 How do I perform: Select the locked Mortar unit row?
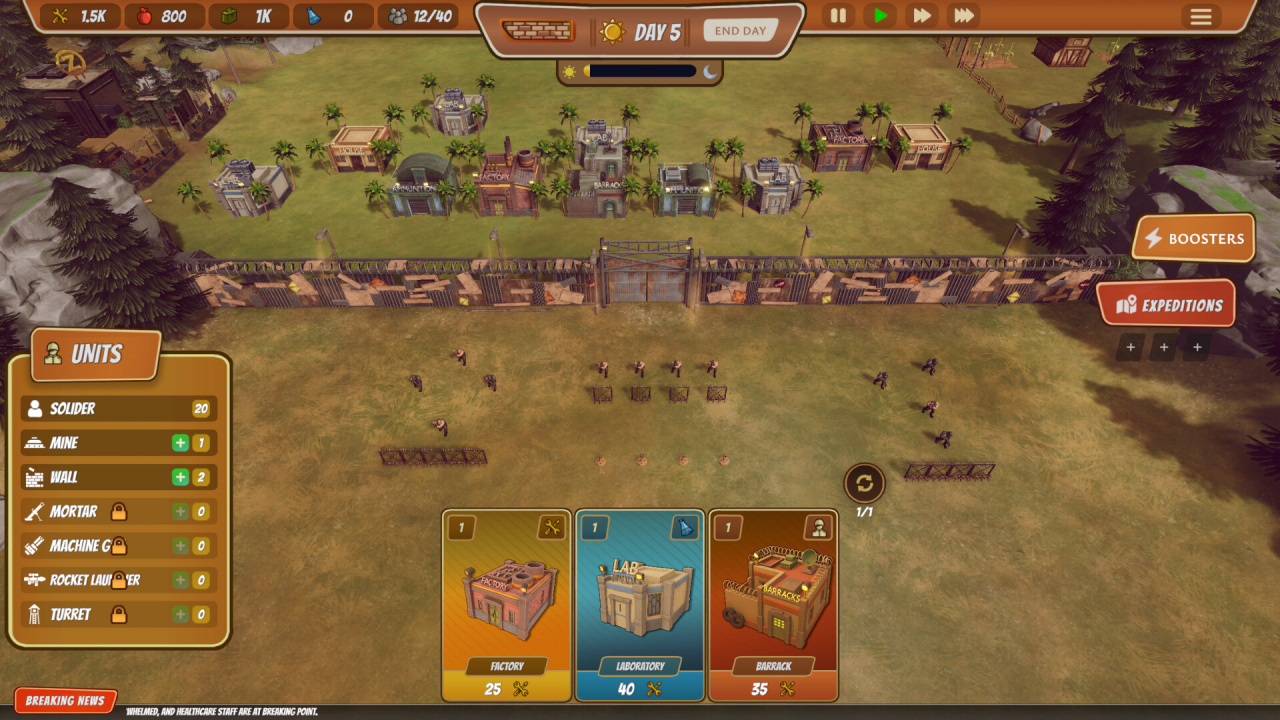coord(118,512)
